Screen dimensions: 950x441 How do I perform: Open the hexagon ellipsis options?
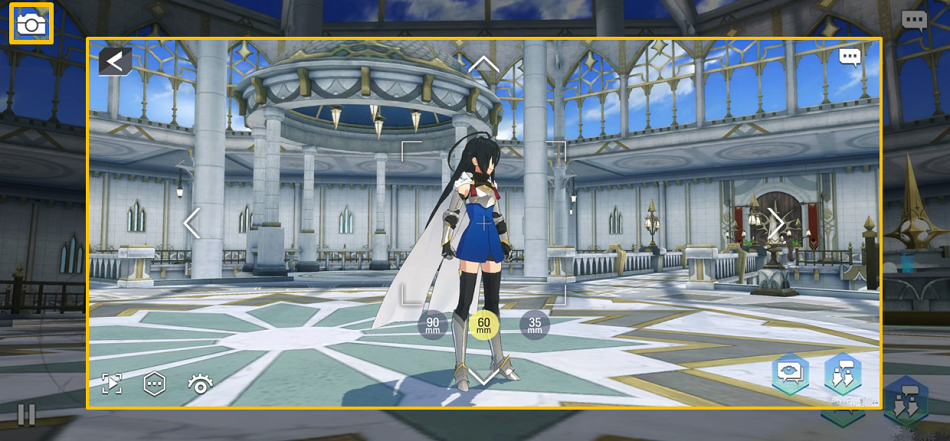pyautogui.click(x=154, y=384)
